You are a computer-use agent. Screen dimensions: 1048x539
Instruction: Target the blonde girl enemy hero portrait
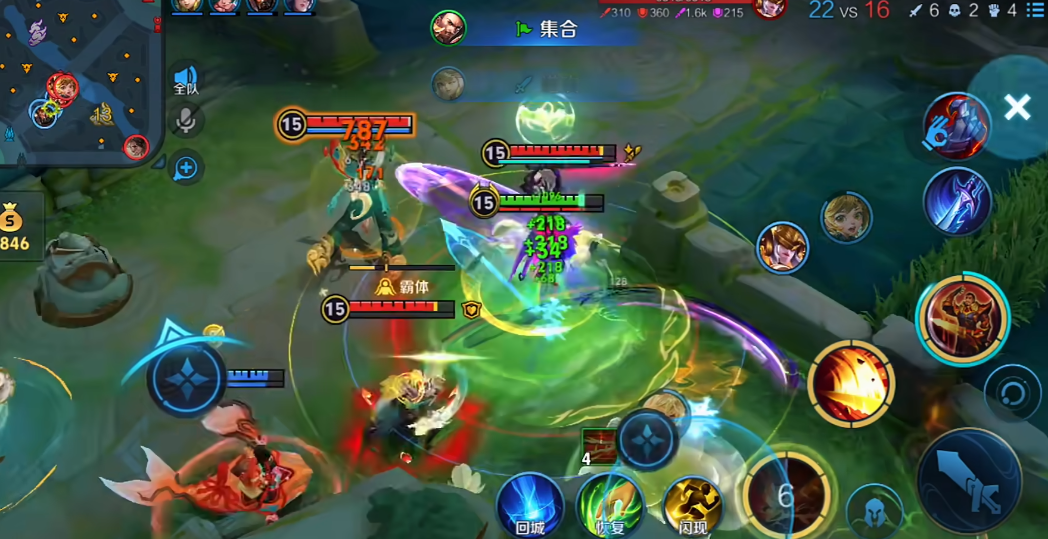tap(846, 218)
